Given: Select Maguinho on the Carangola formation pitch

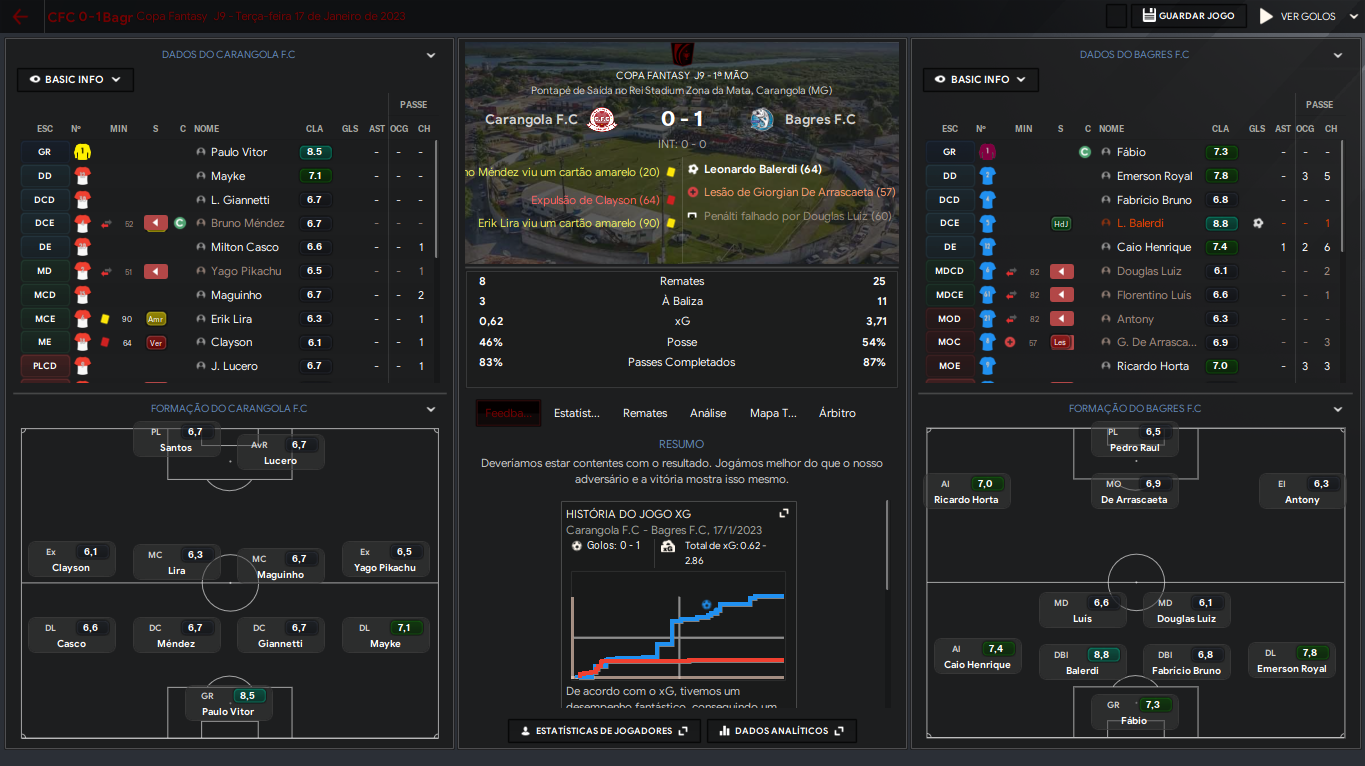Looking at the screenshot, I should (280, 566).
